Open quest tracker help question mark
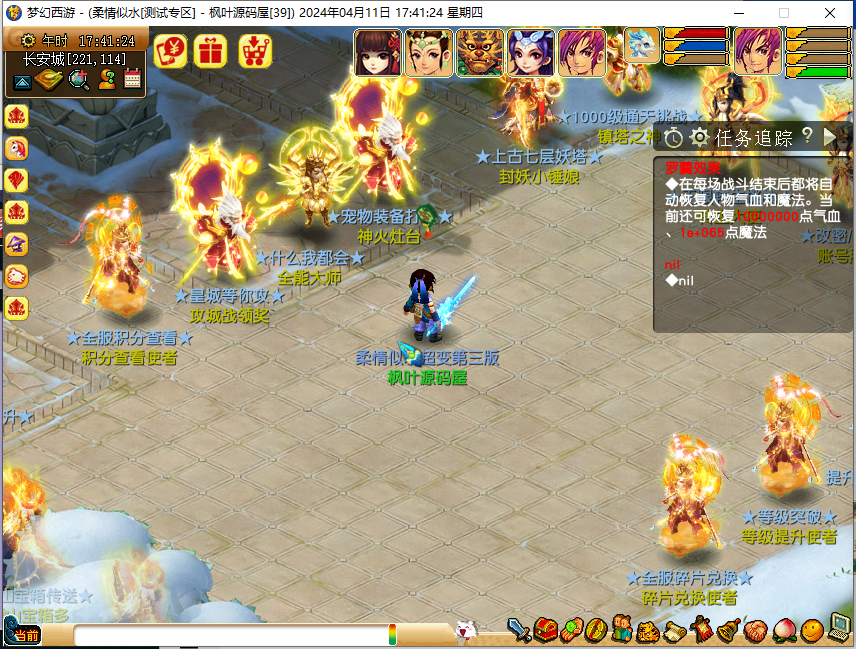This screenshot has height=649, width=856. pyautogui.click(x=808, y=136)
